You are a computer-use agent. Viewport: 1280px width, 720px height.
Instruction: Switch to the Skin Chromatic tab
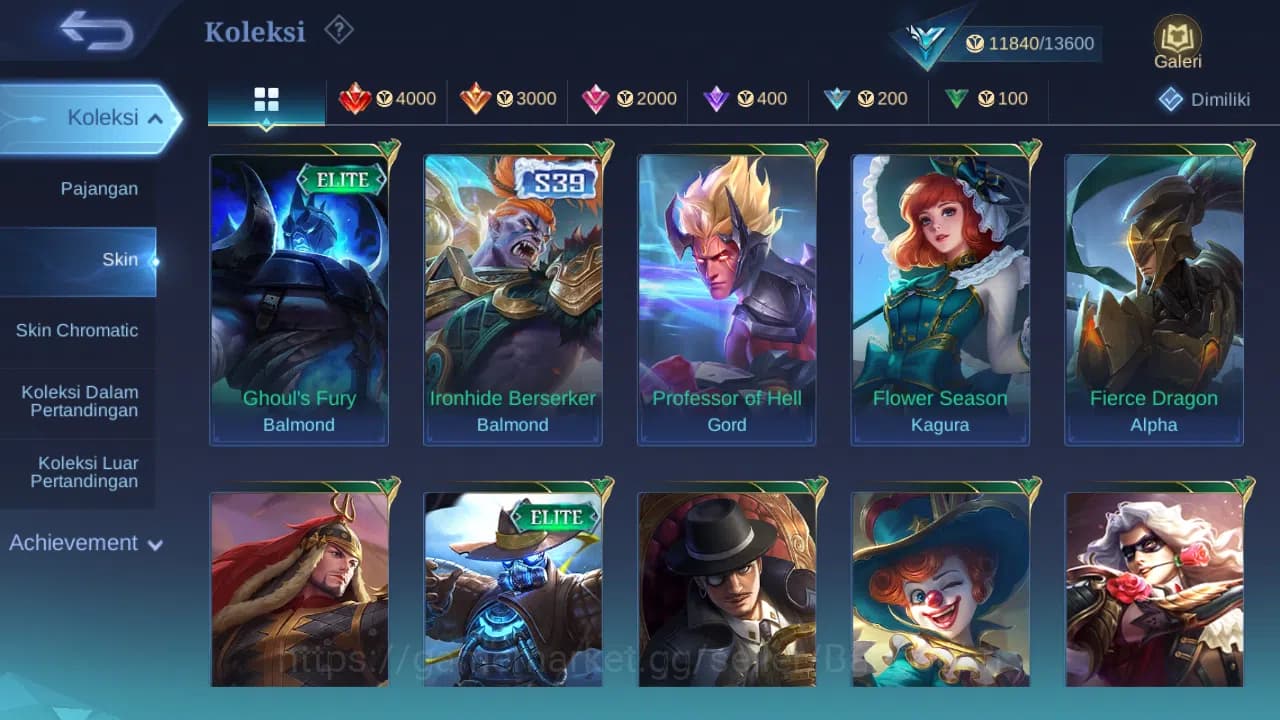click(x=78, y=330)
